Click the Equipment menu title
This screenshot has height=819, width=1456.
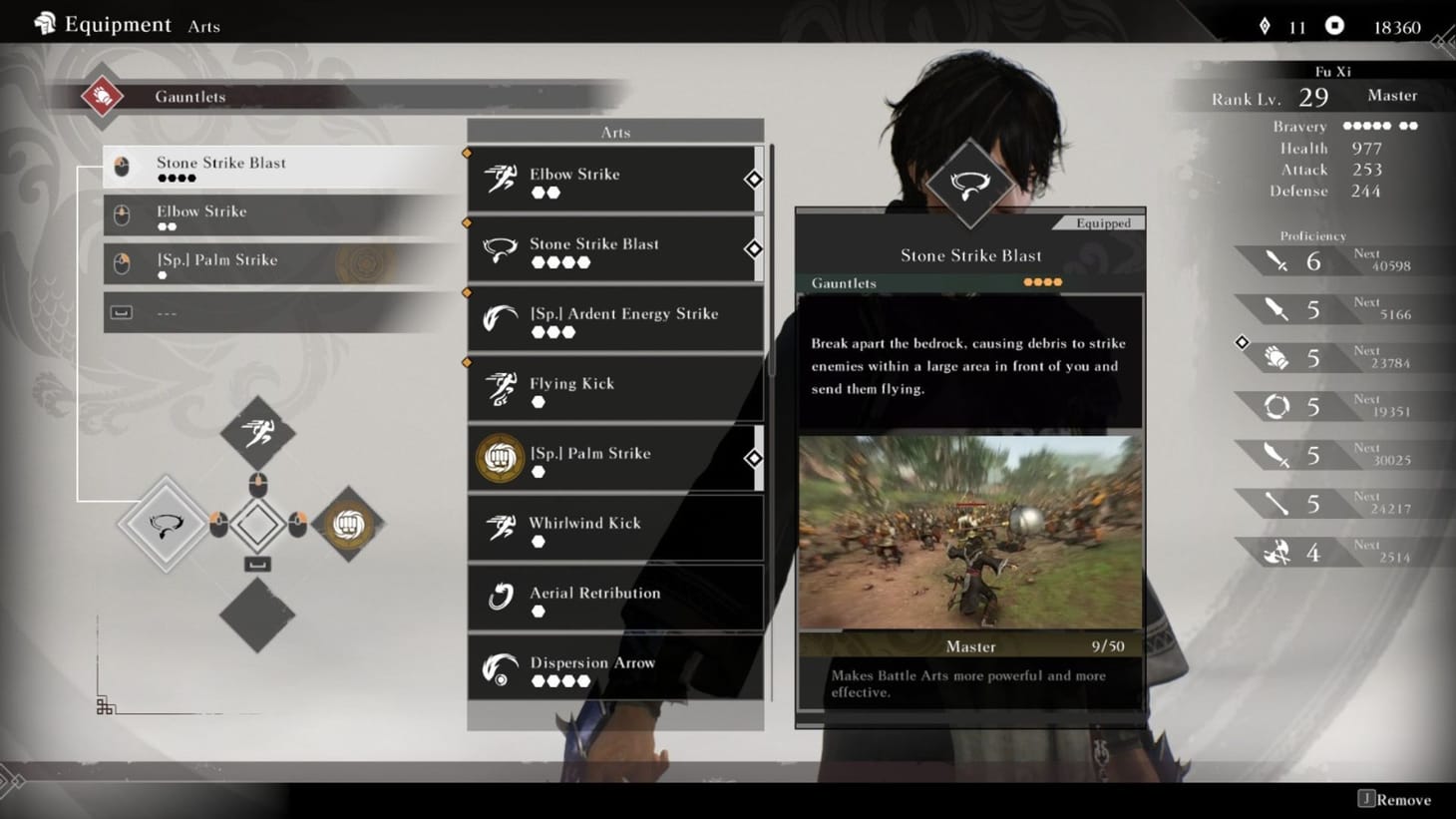116,23
